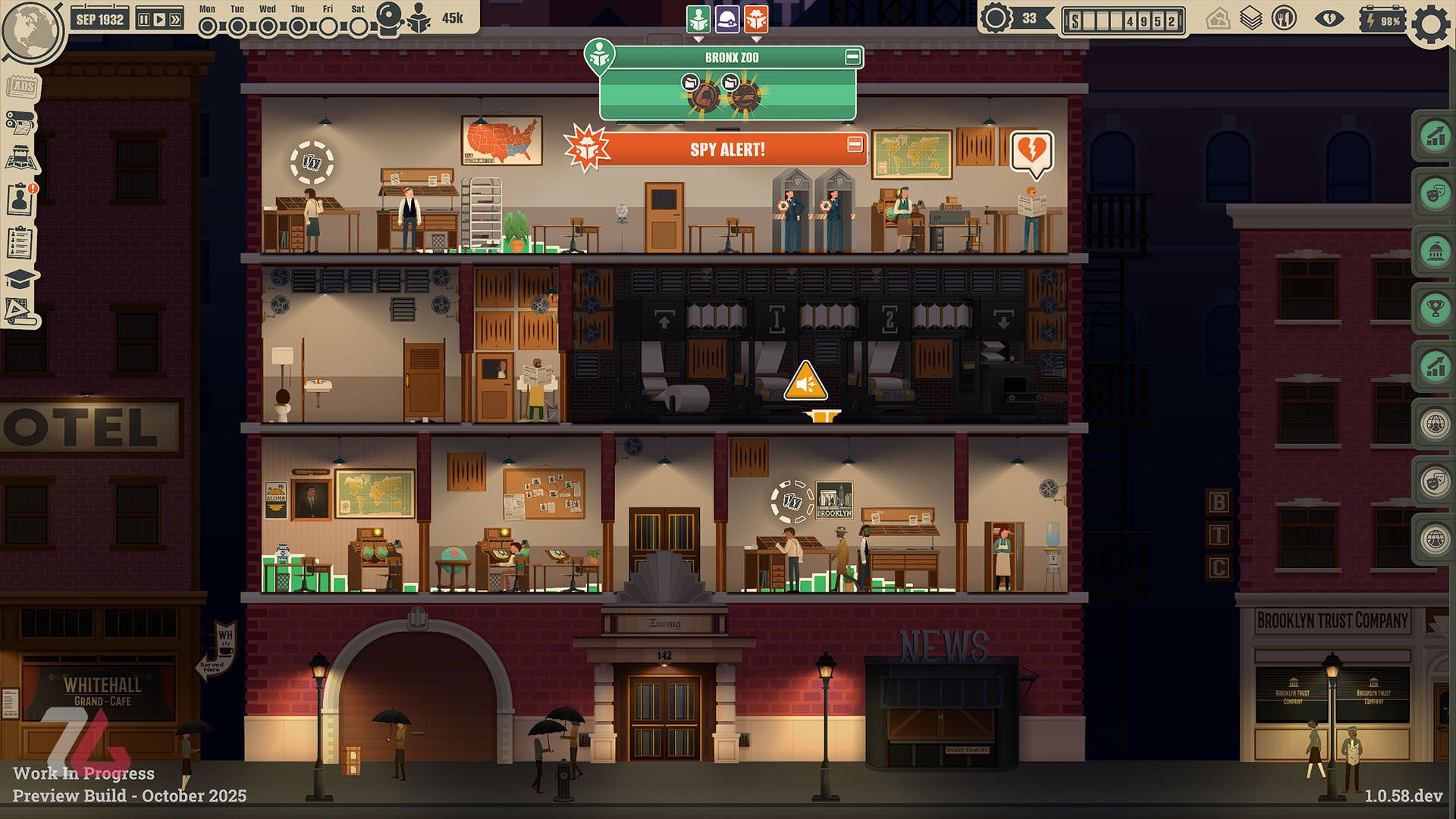Viewport: 1456px width, 819px height.
Task: Minimize the Bronx Zoo story panel
Action: (x=852, y=57)
